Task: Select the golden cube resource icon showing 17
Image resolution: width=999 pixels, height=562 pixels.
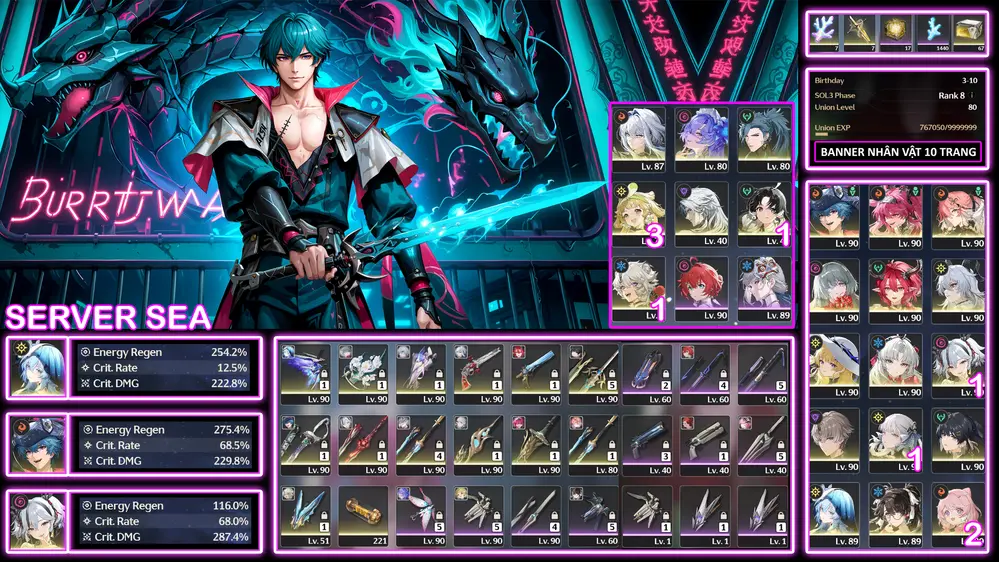Action: pyautogui.click(x=896, y=32)
